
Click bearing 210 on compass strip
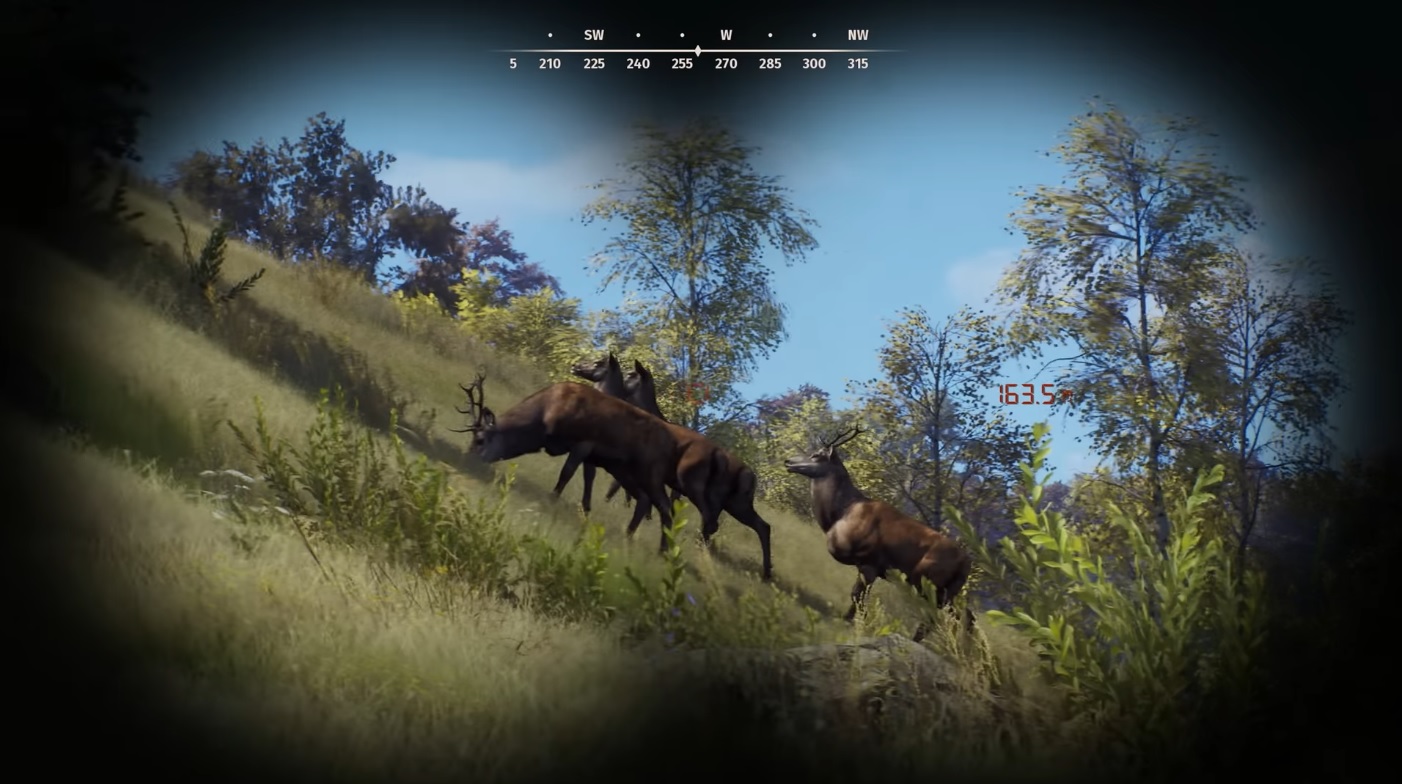tap(549, 63)
